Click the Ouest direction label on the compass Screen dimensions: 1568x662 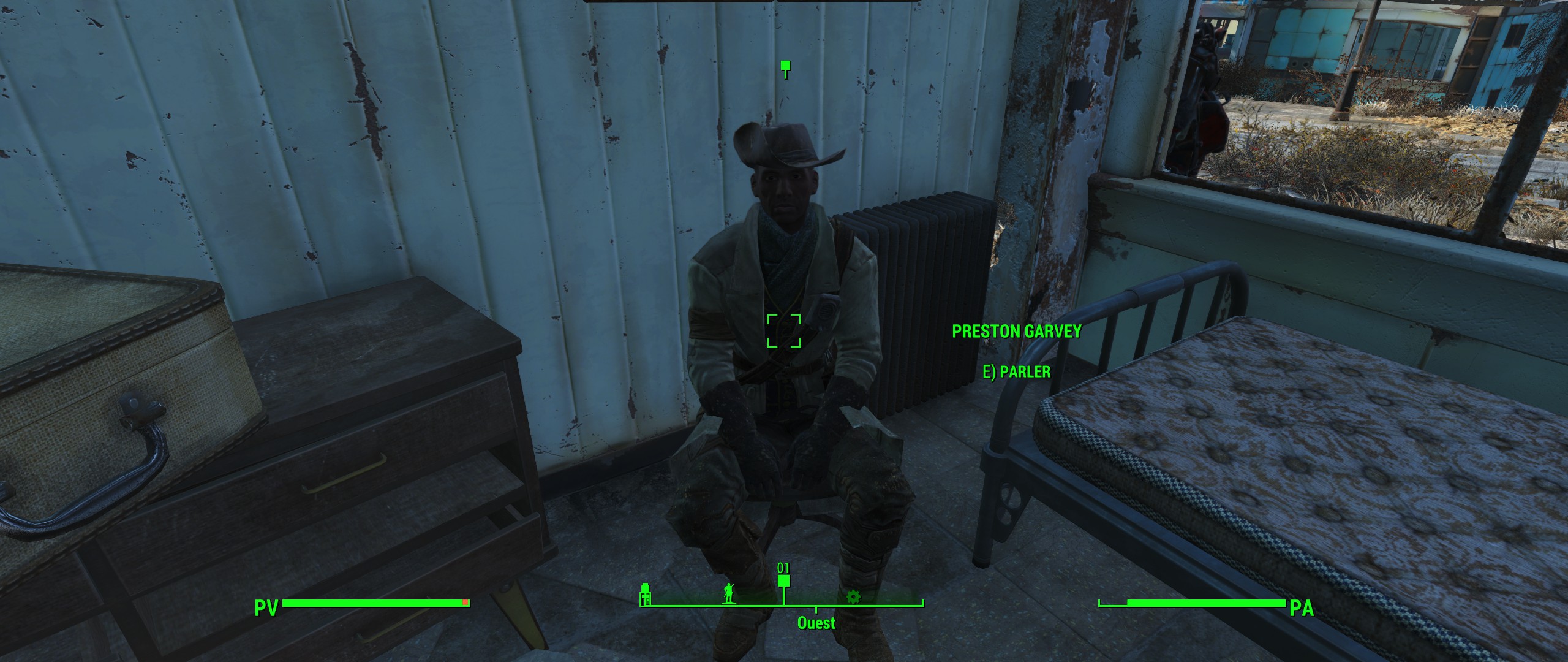pos(816,623)
